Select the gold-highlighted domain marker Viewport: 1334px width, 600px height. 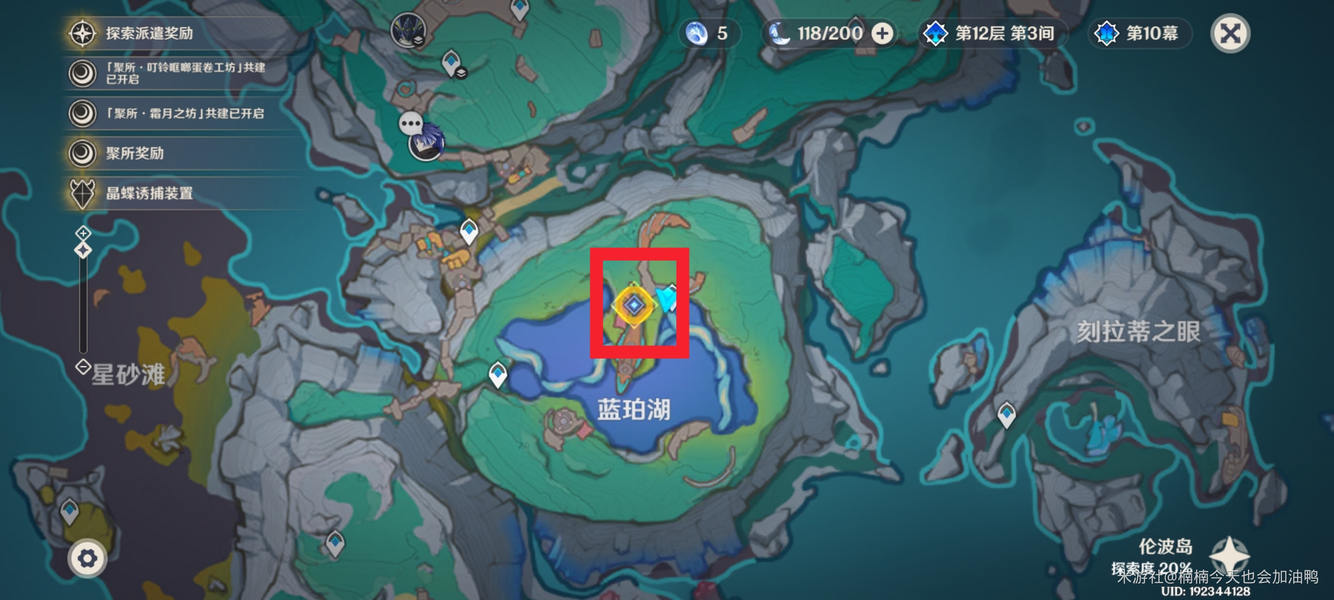633,305
